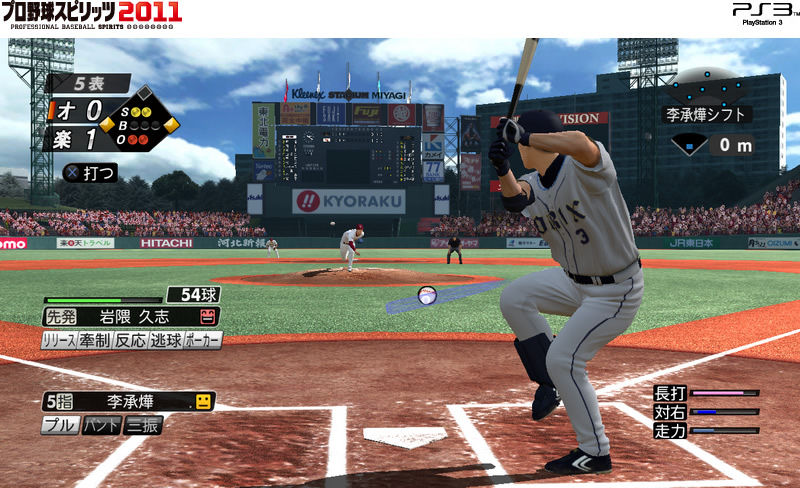This screenshot has width=800, height=488.
Task: Click the pitcher's red condition face icon
Action: (209, 317)
